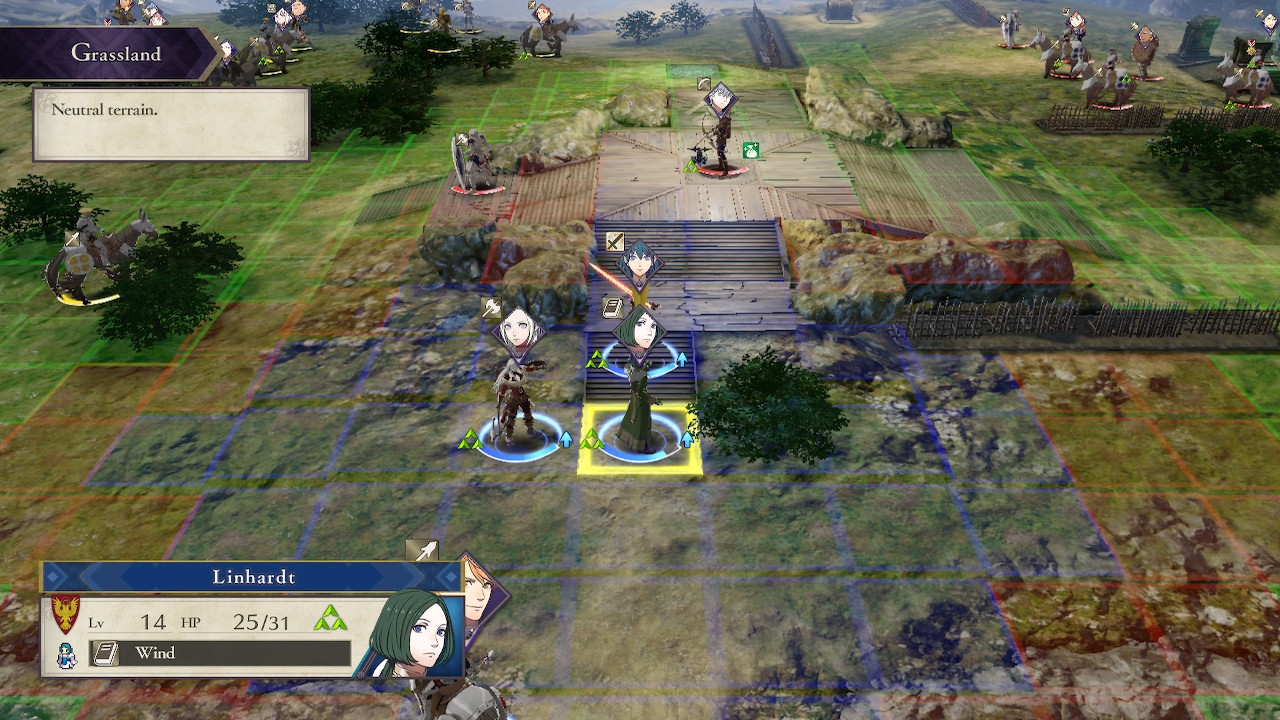Click Linhardt's portrait in the info panel
Image resolution: width=1280 pixels, height=720 pixels.
tap(414, 632)
